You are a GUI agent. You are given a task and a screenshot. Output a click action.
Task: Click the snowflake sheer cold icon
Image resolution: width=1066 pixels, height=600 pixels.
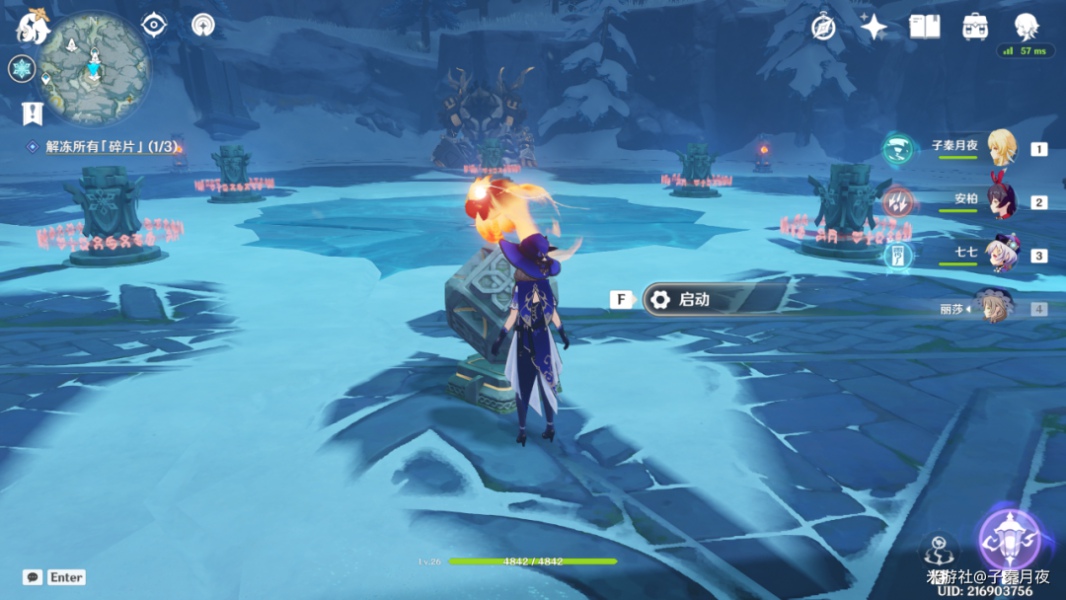point(21,69)
